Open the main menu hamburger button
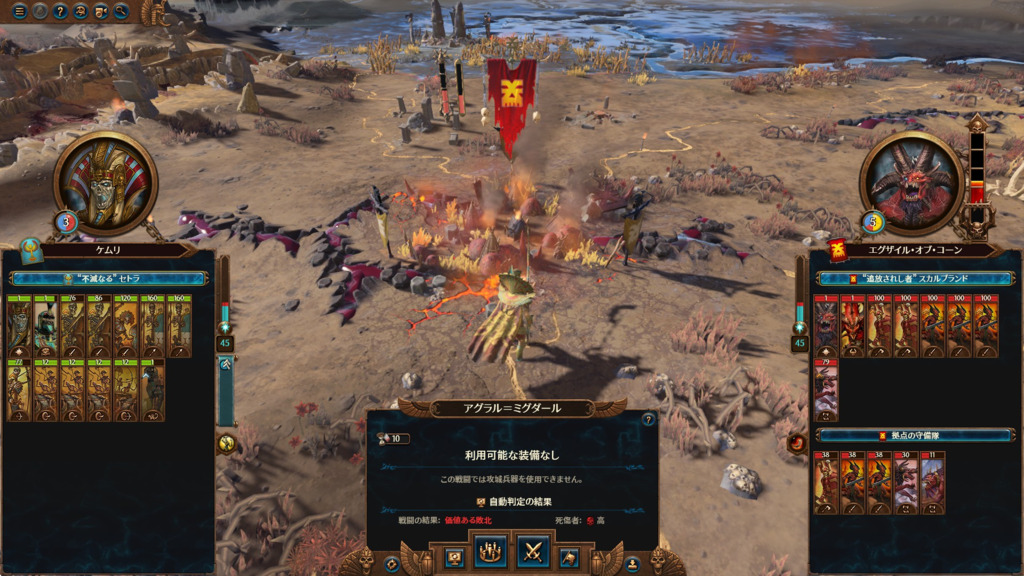The width and height of the screenshot is (1024, 576). [19, 12]
